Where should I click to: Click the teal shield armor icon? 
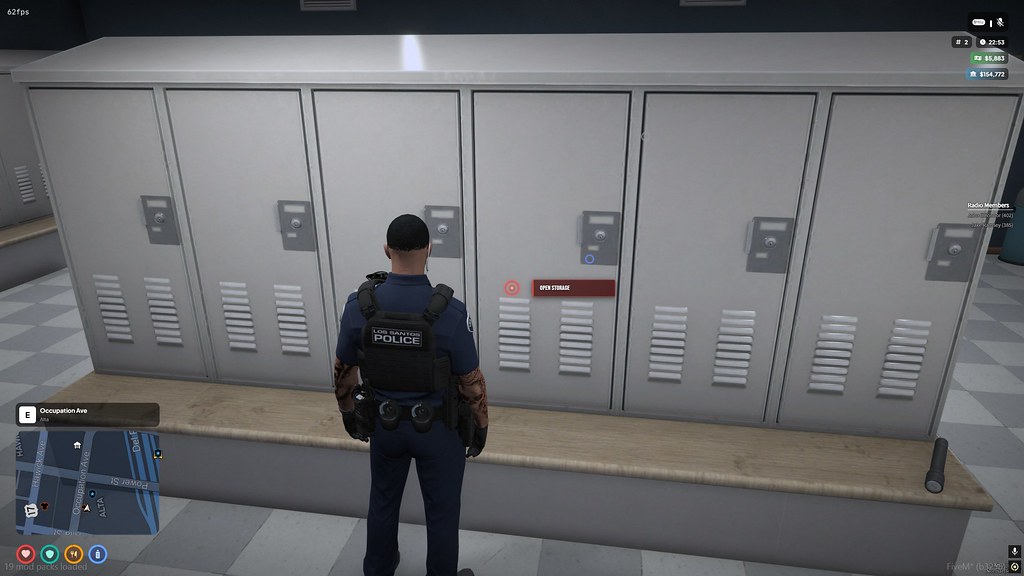tap(50, 553)
